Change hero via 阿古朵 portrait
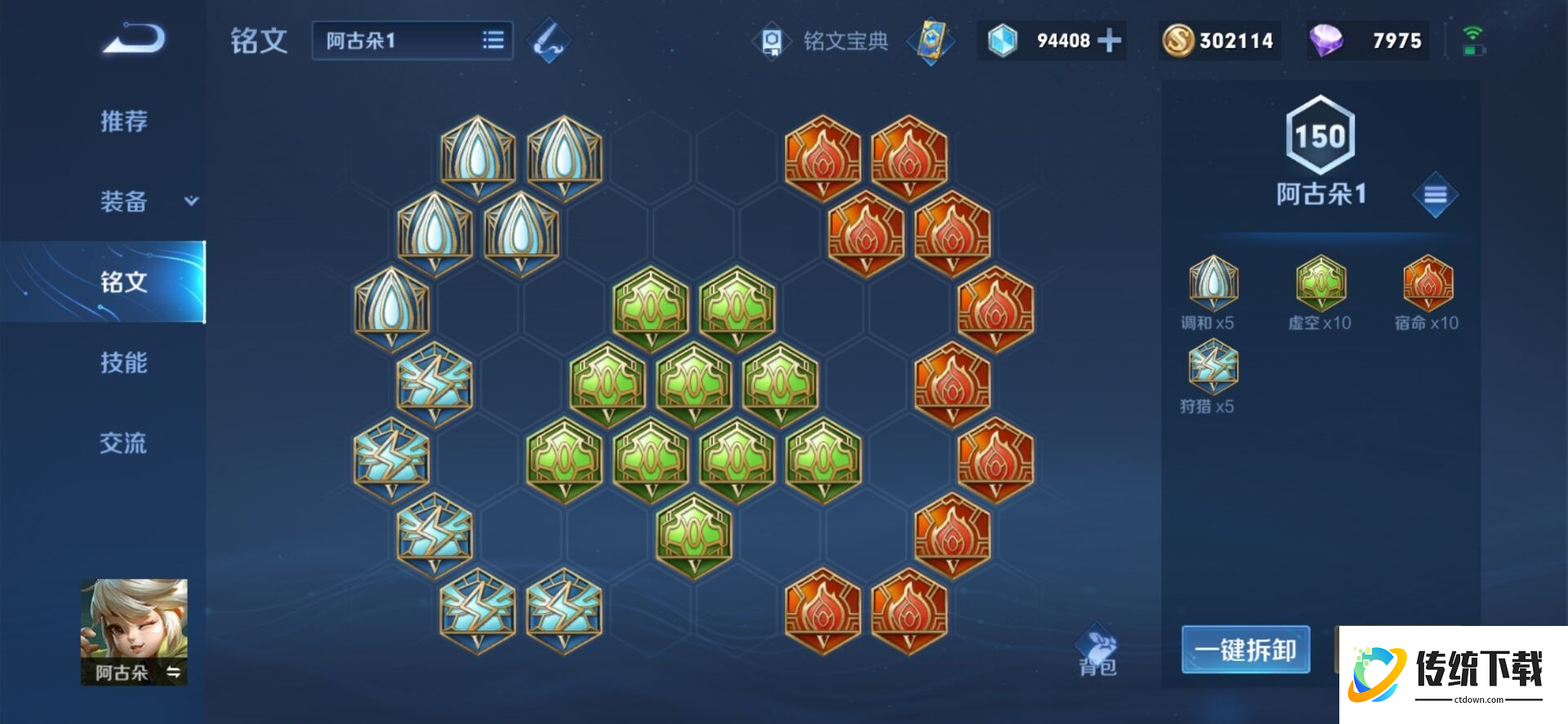The image size is (1568, 724). tap(134, 631)
